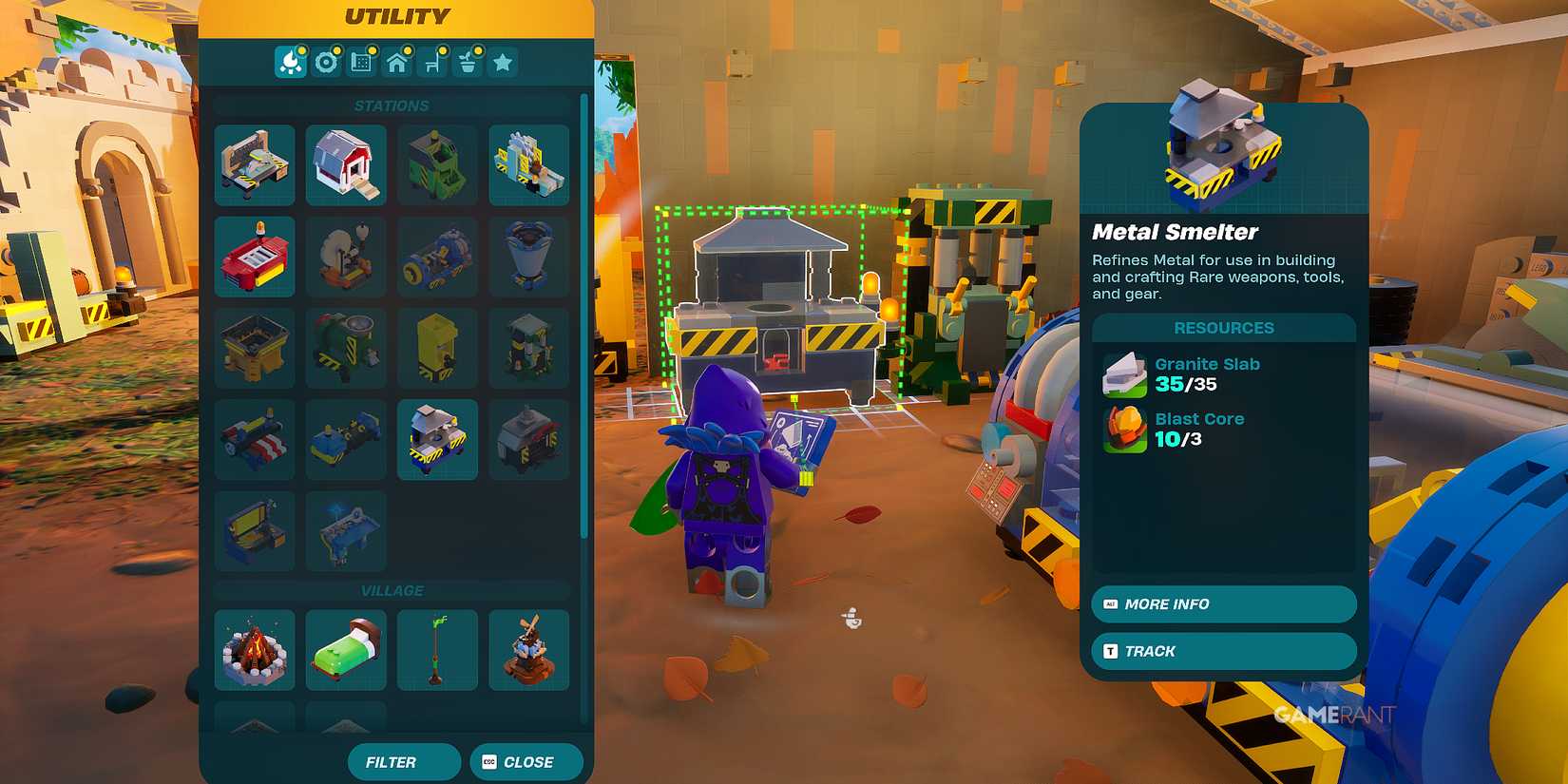Open the FILTER options

(x=403, y=761)
